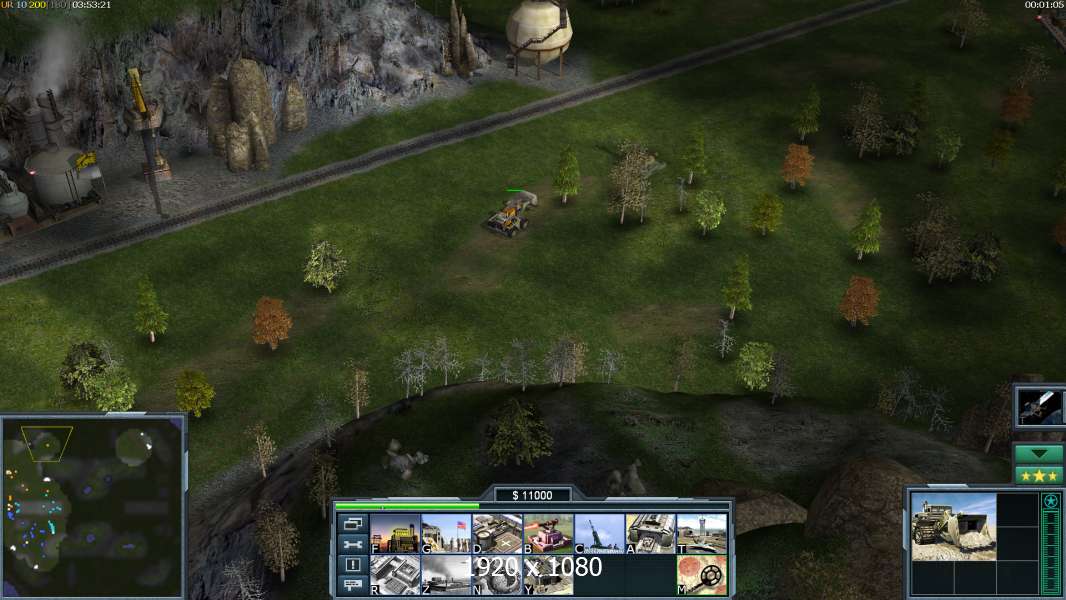Click the selected dozer portrait
This screenshot has height=600, width=1066.
[x=953, y=526]
